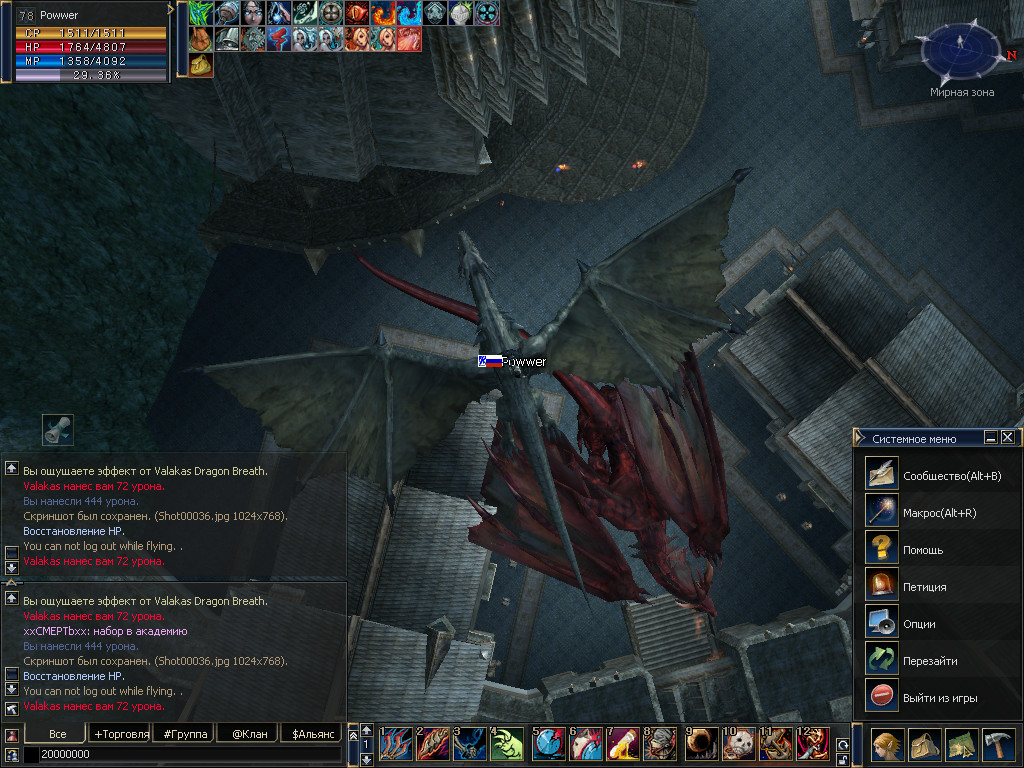Image resolution: width=1024 pixels, height=768 pixels.
Task: Close the Системное меню window
Action: click(x=1008, y=437)
